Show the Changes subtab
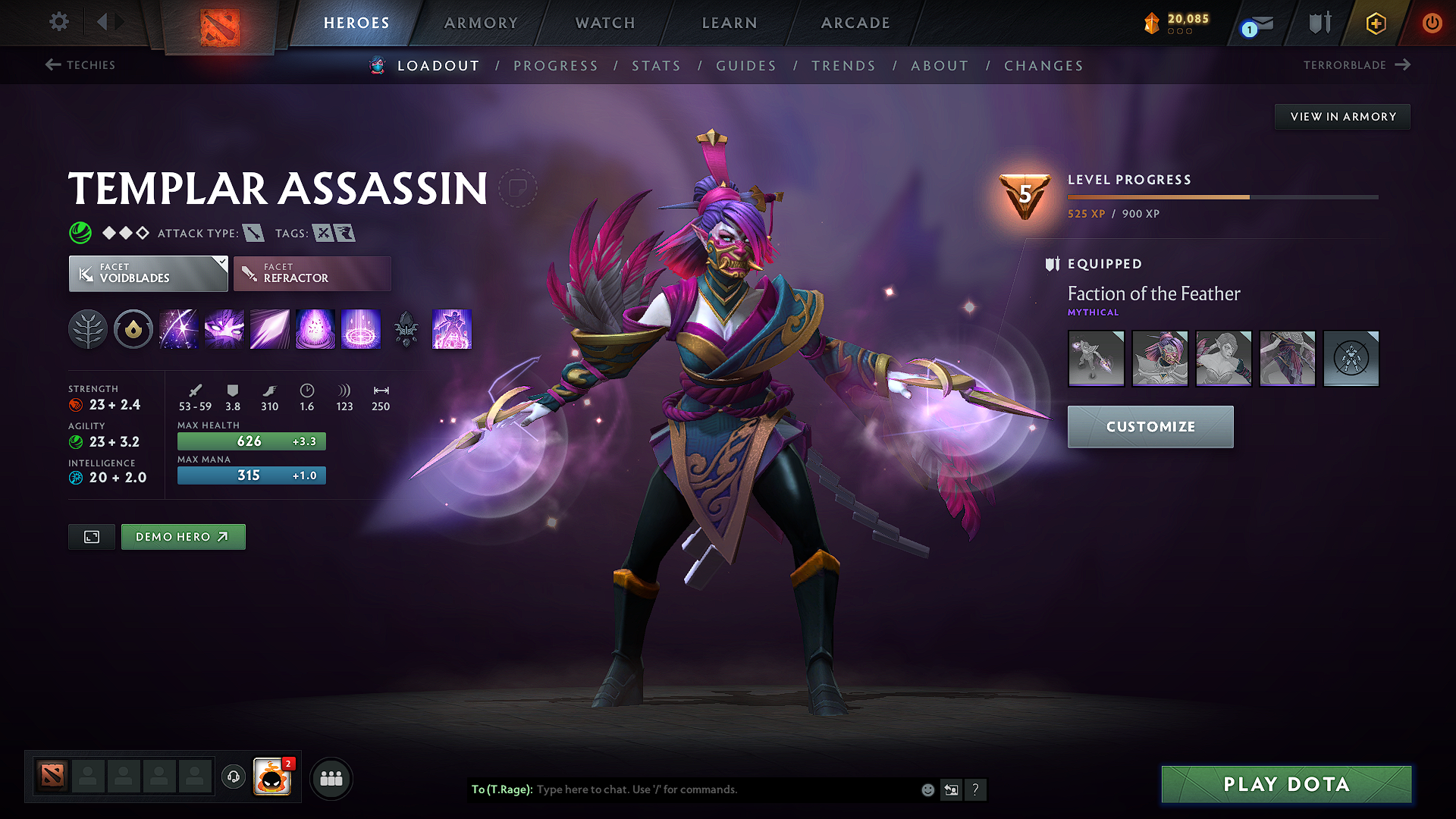1456x819 pixels. pyautogui.click(x=1043, y=66)
